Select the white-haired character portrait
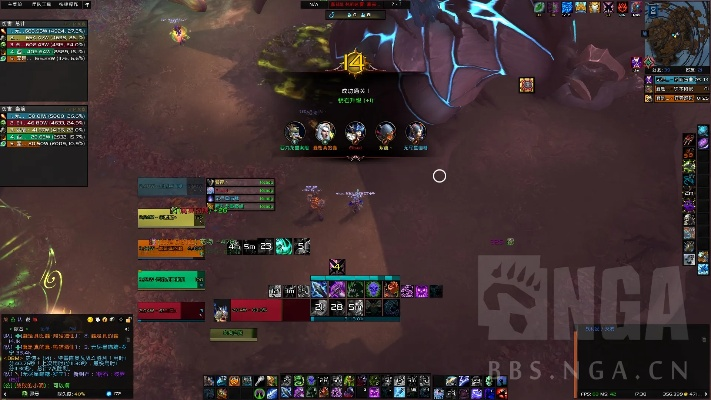 (x=325, y=132)
